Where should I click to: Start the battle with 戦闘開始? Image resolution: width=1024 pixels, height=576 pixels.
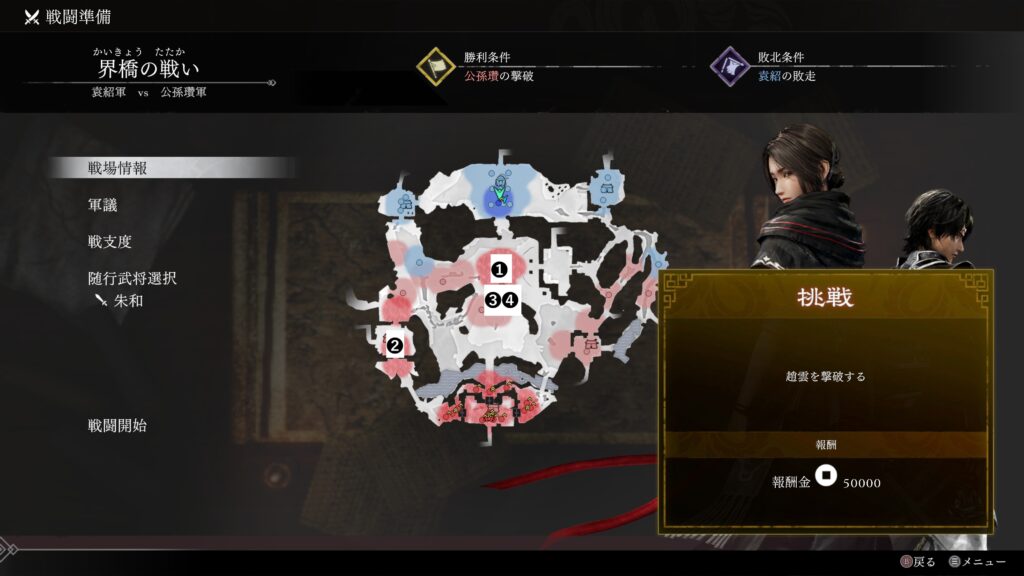tap(117, 426)
